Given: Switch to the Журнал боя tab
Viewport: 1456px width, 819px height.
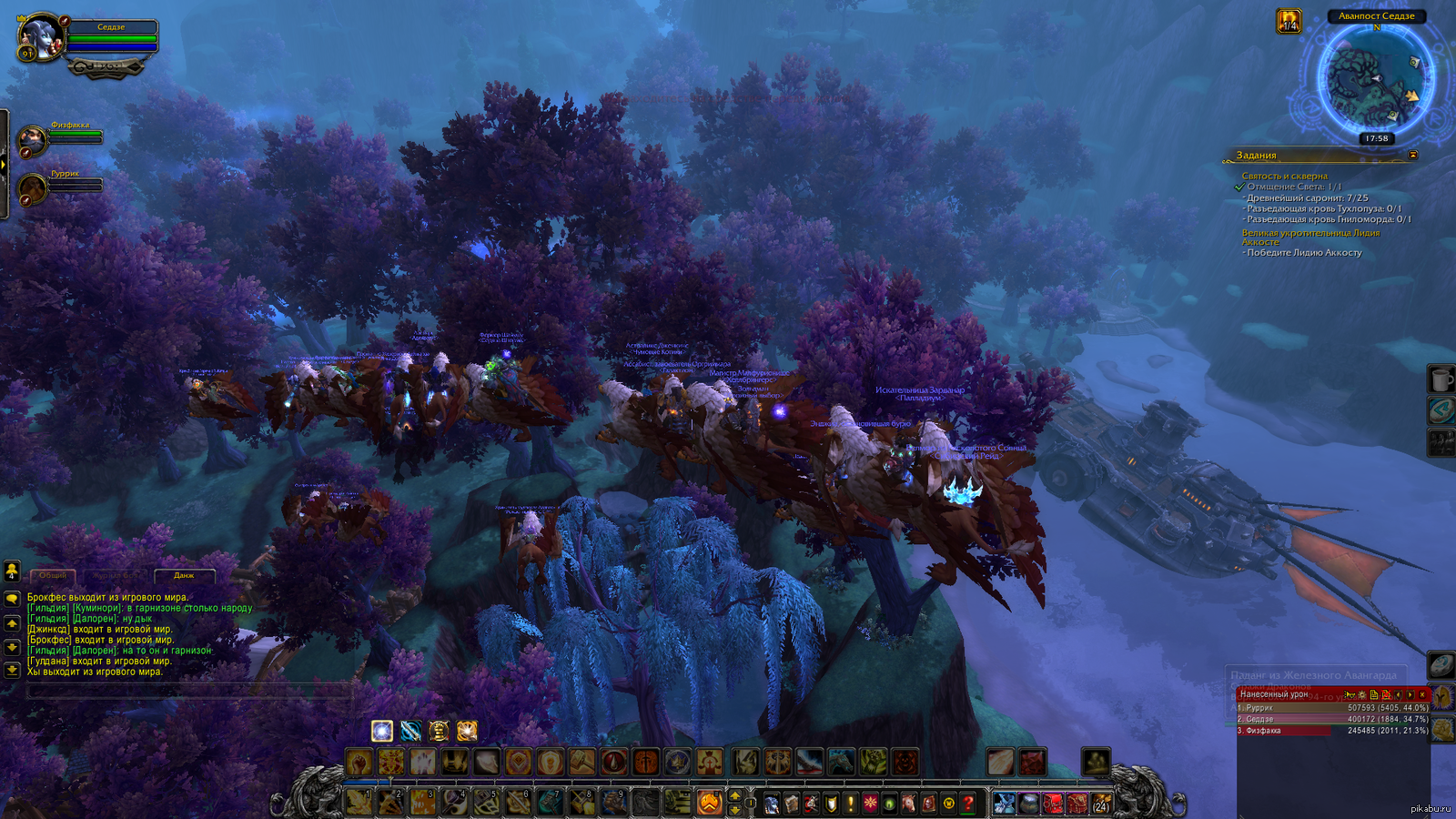Looking at the screenshot, I should 115,575.
